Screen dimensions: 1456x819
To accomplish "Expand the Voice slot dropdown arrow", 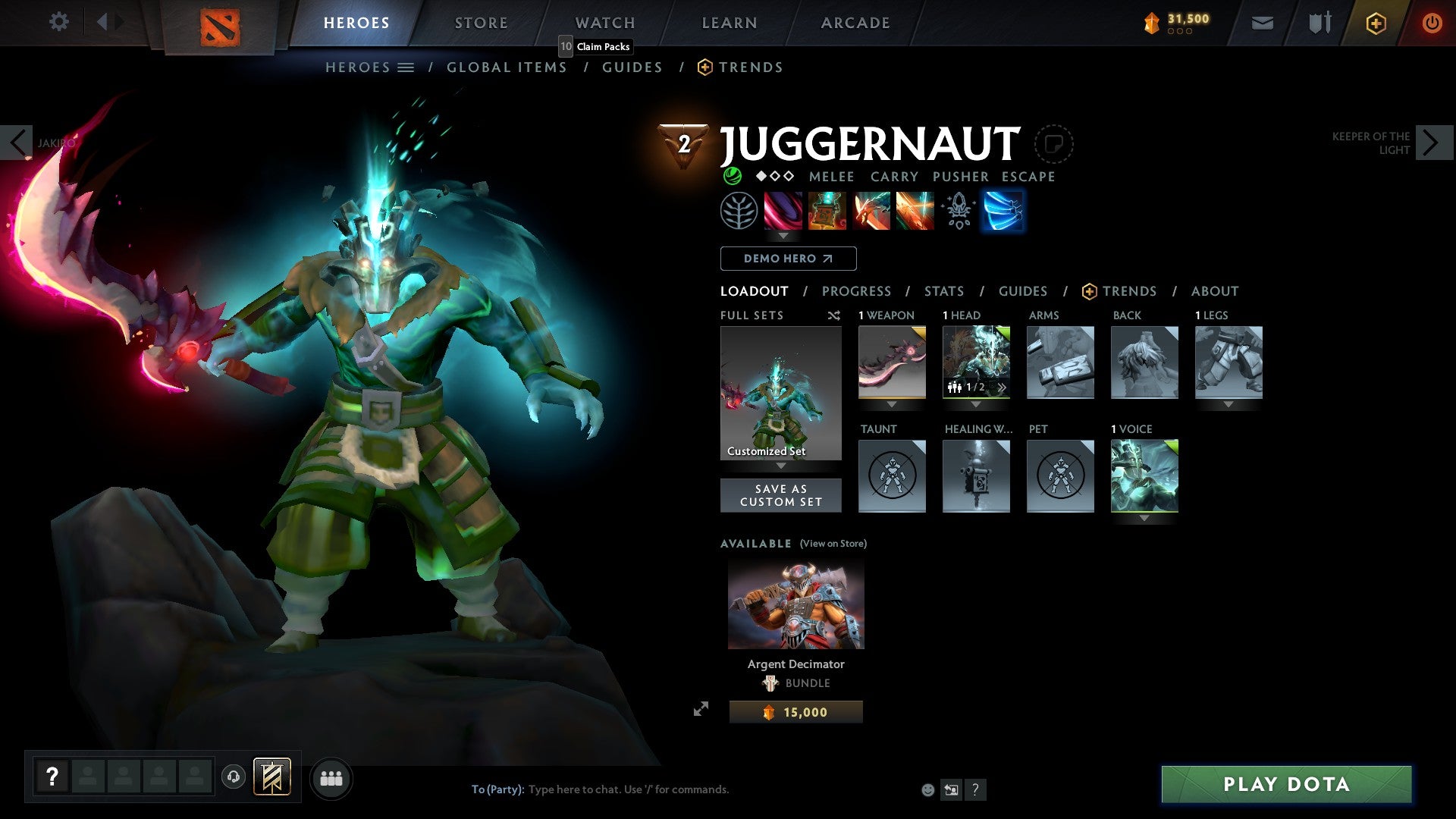I will (x=1145, y=518).
